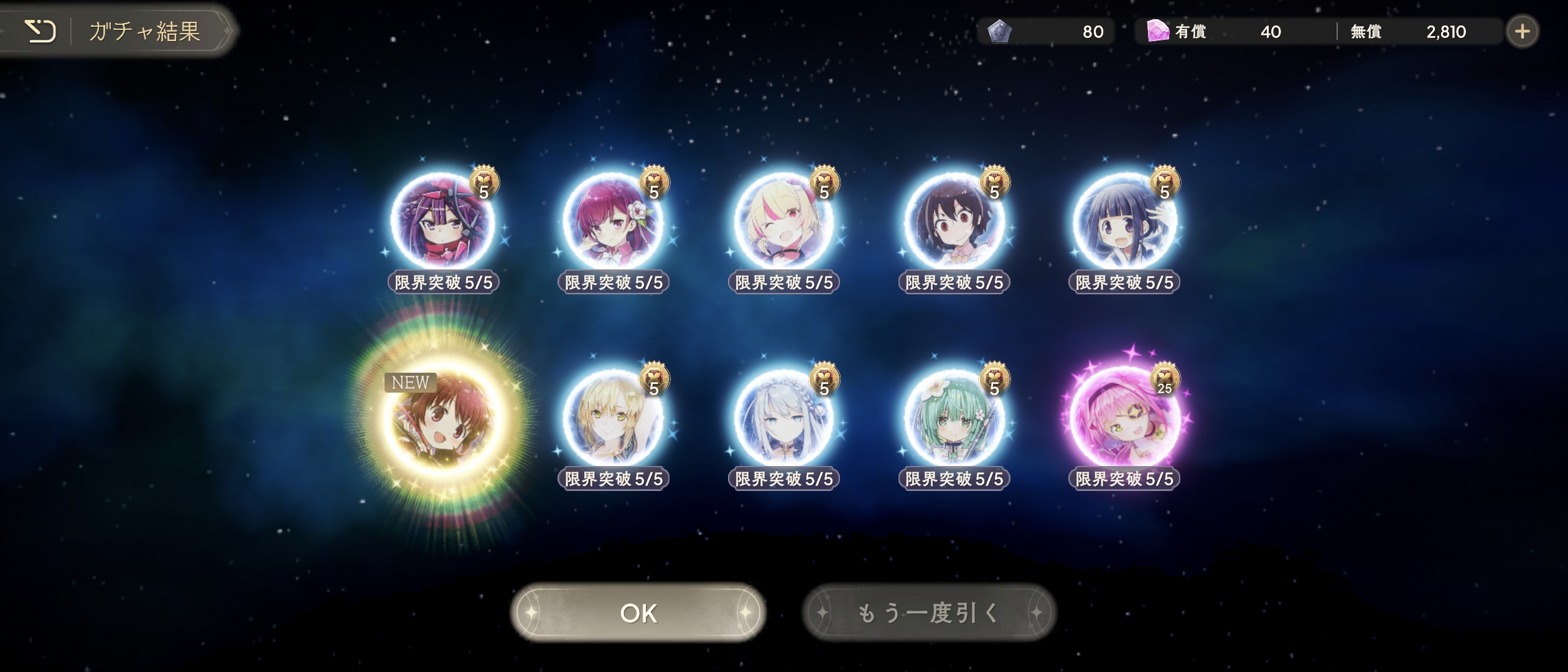
Task: Choose the dark blue-haired saluting character
Action: pyautogui.click(x=1124, y=223)
